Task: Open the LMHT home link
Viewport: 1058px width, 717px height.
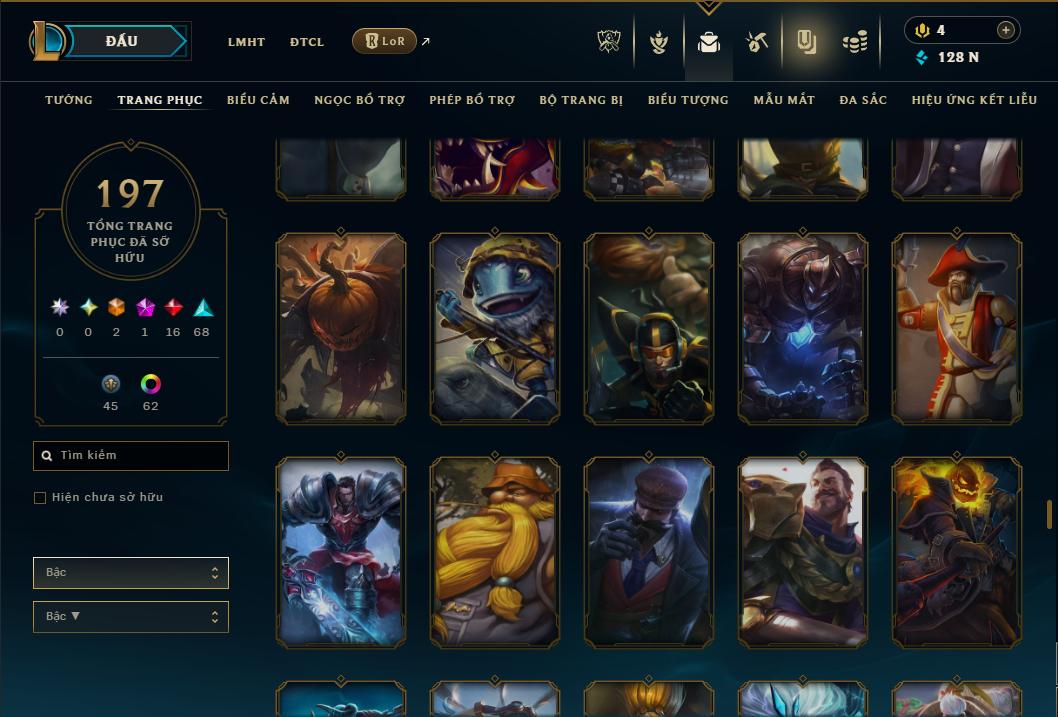Action: 246,42
